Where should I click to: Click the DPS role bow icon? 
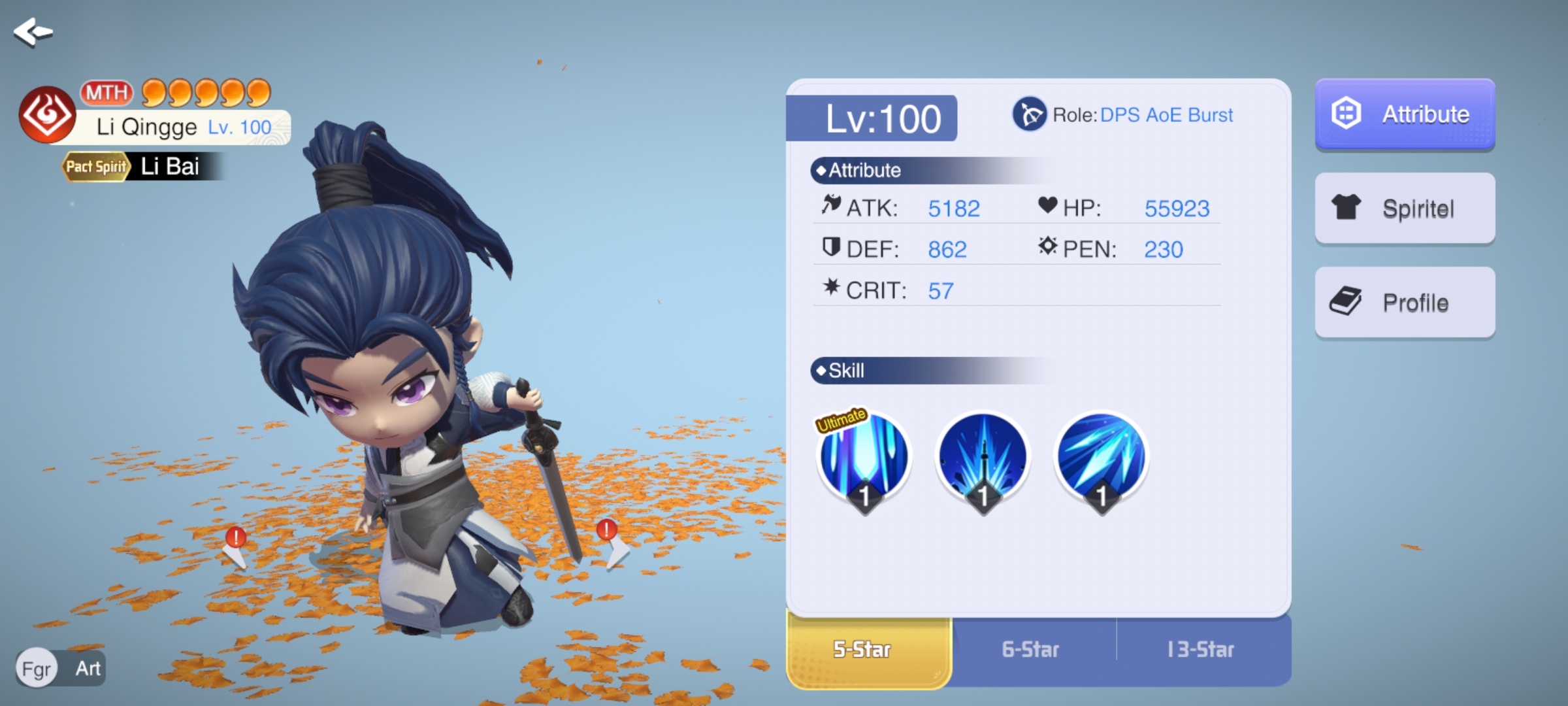1030,114
